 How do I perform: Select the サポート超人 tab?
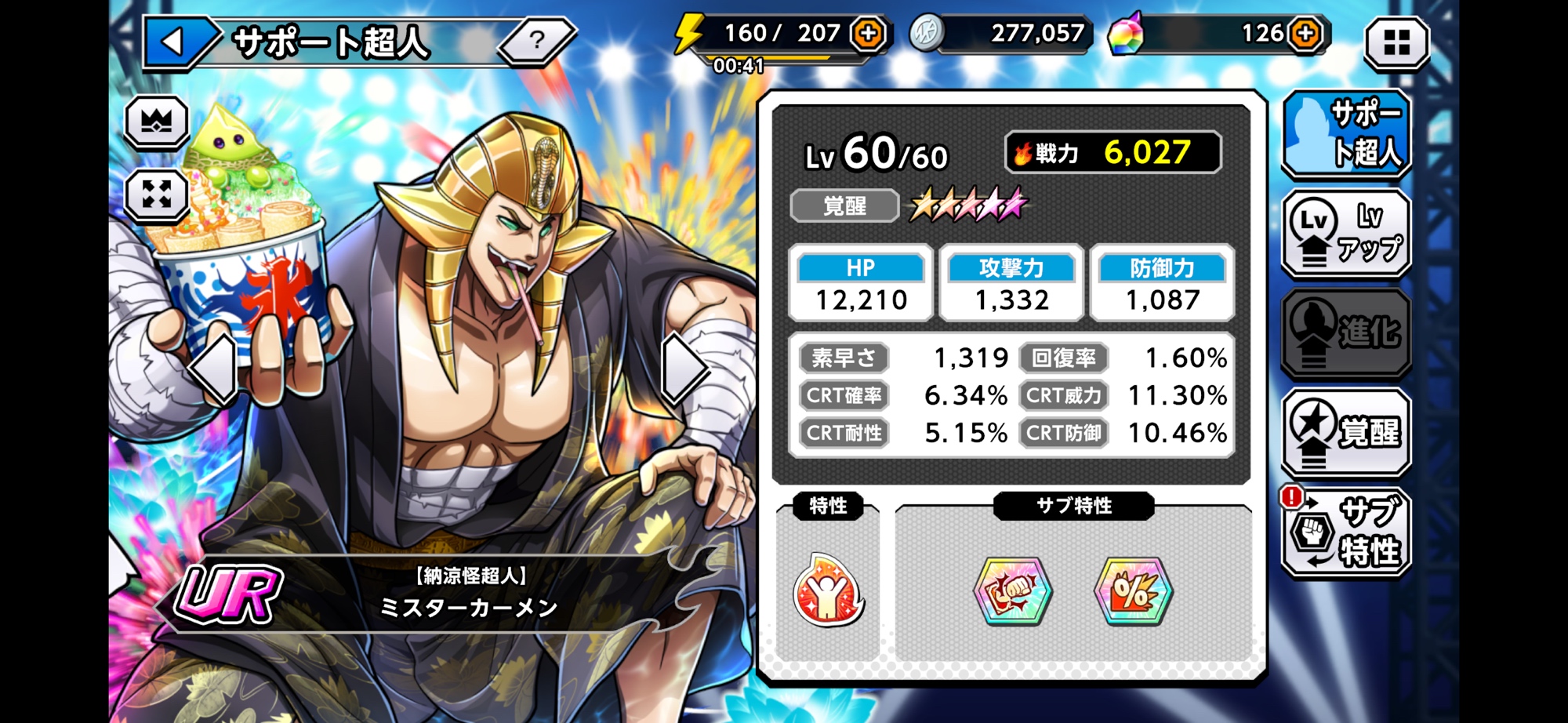[x=1346, y=133]
